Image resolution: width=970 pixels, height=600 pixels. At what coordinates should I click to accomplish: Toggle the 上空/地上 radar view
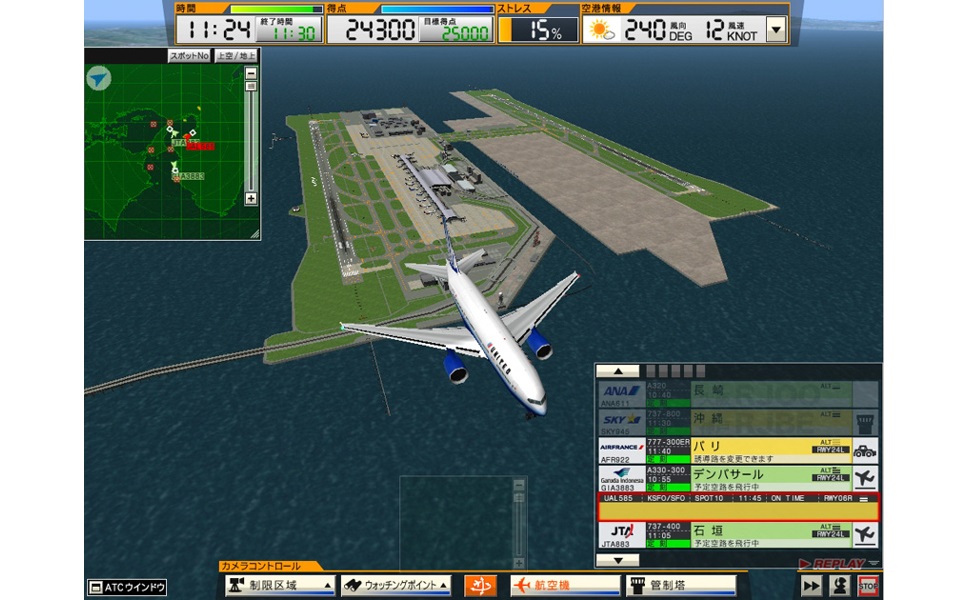236,56
